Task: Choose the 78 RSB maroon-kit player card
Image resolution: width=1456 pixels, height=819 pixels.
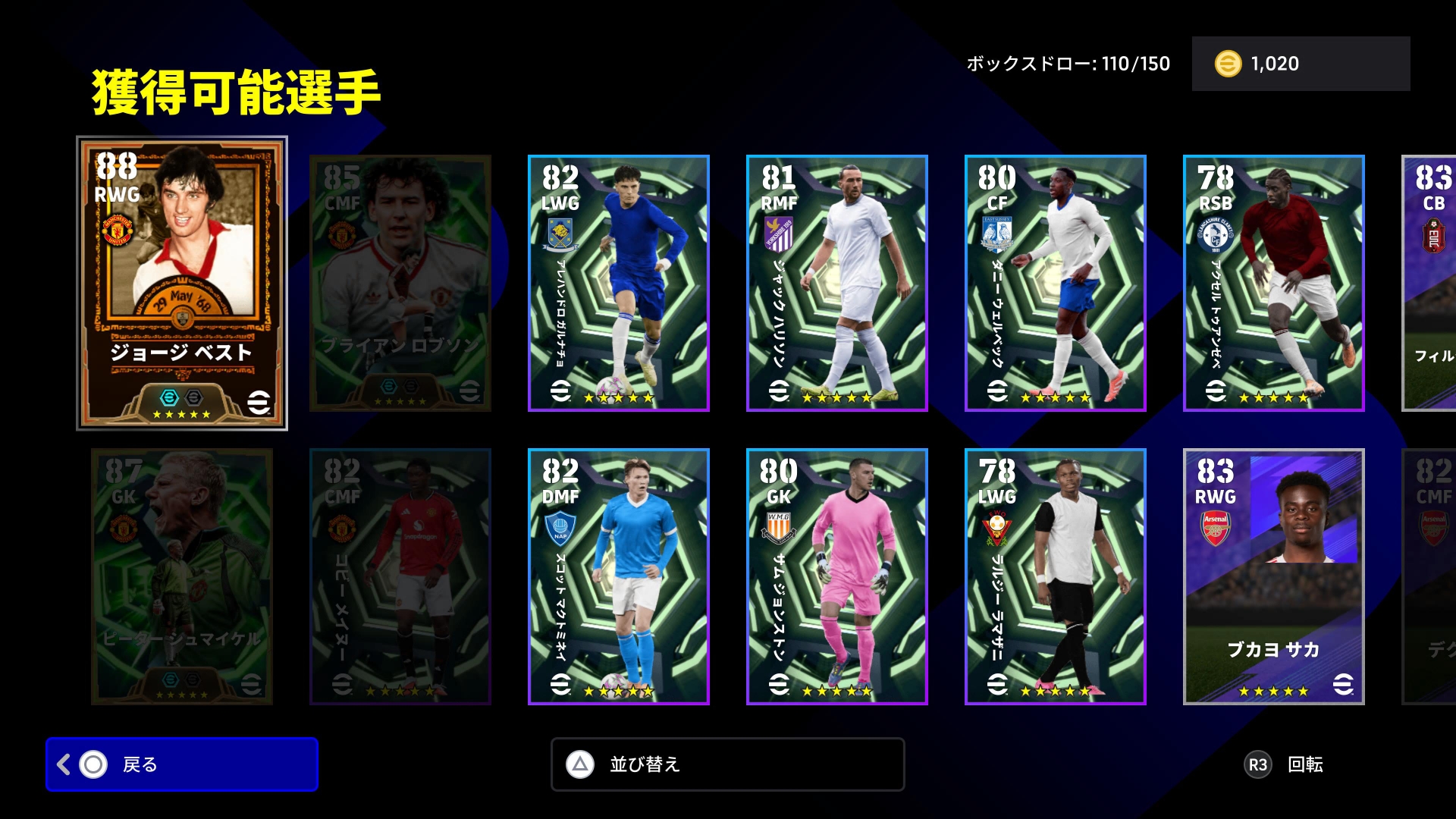Action: point(1274,283)
